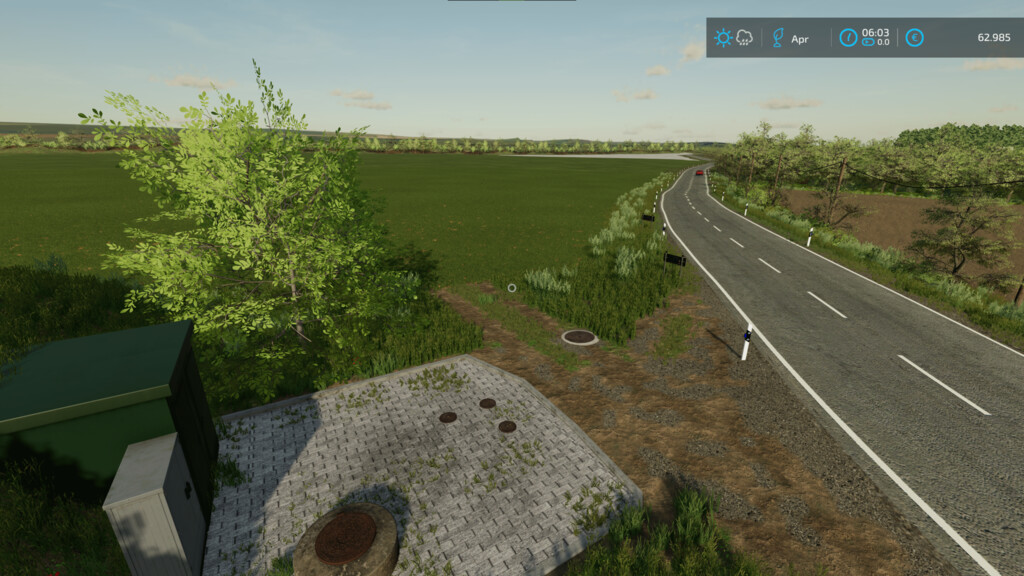The image size is (1024, 576).
Task: Select the rain cloud forecast icon
Action: tap(745, 38)
